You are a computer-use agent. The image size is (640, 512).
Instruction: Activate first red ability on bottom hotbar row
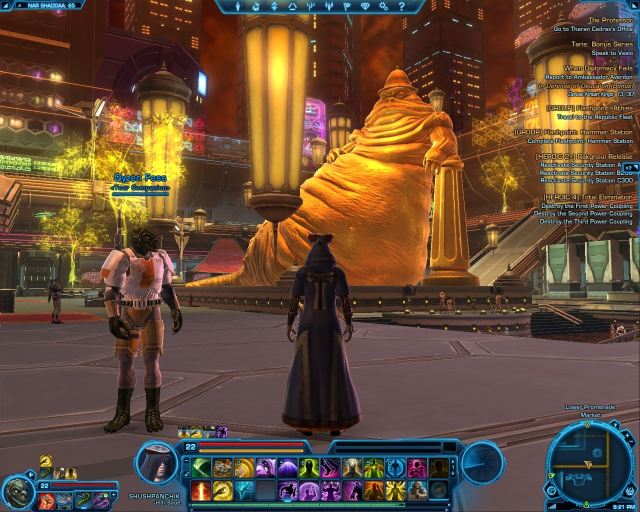click(201, 491)
